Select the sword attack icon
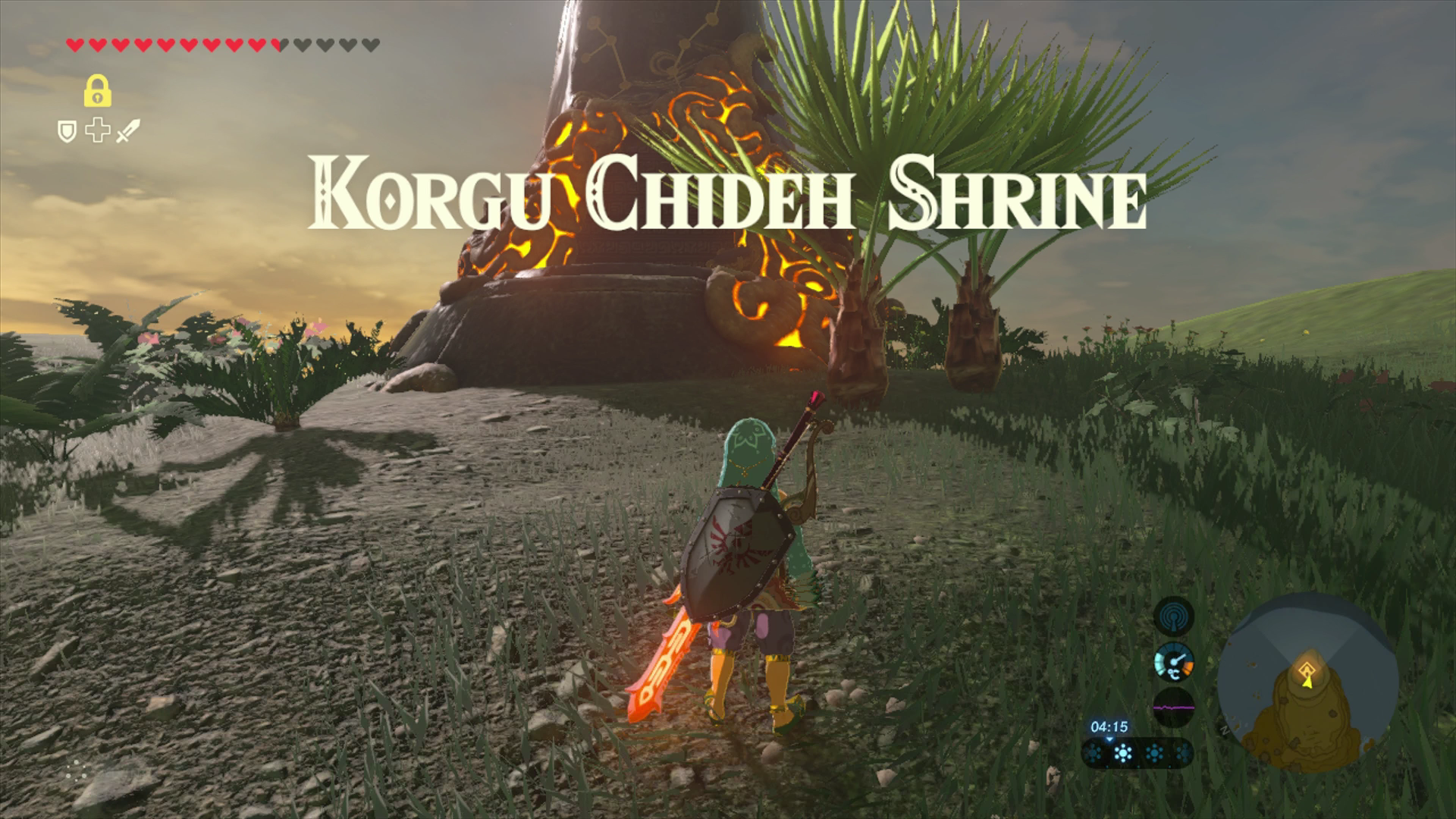 coord(127,130)
